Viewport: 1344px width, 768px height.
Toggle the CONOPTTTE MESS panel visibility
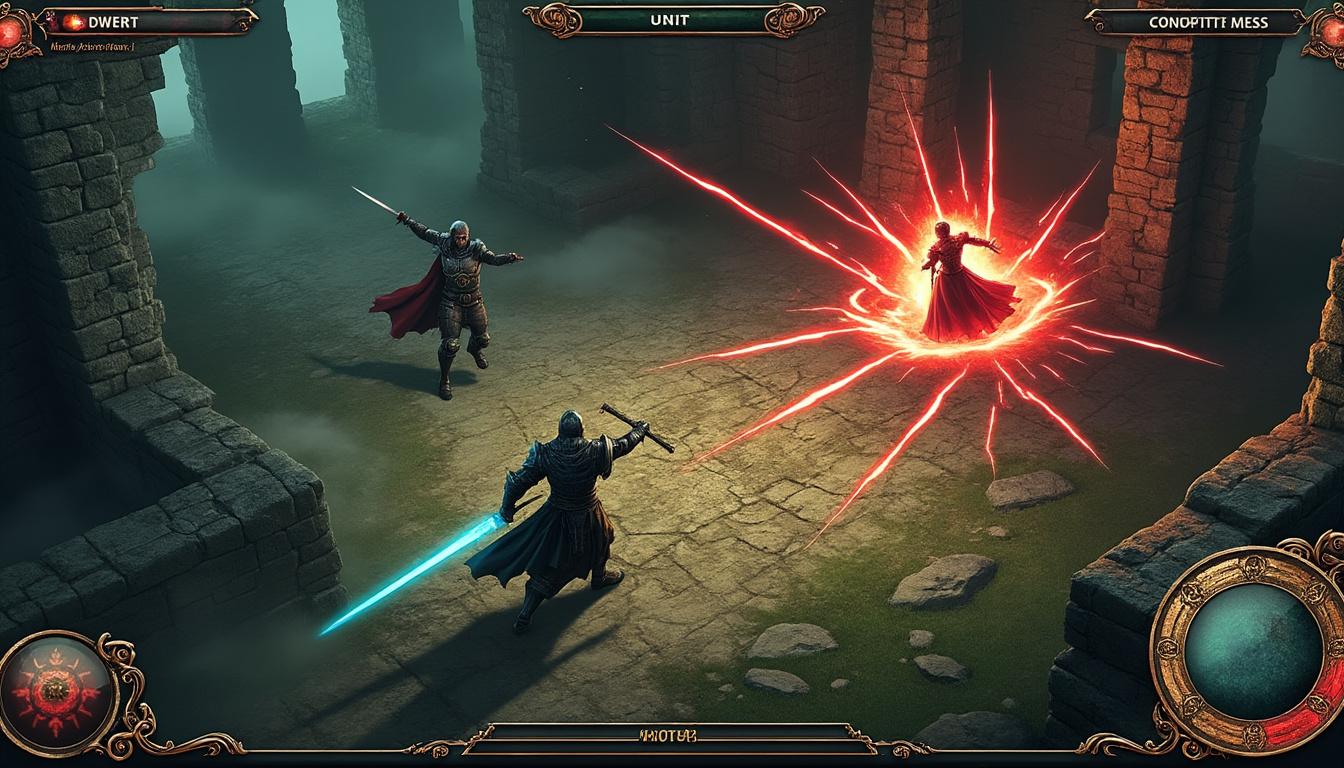pos(1210,22)
